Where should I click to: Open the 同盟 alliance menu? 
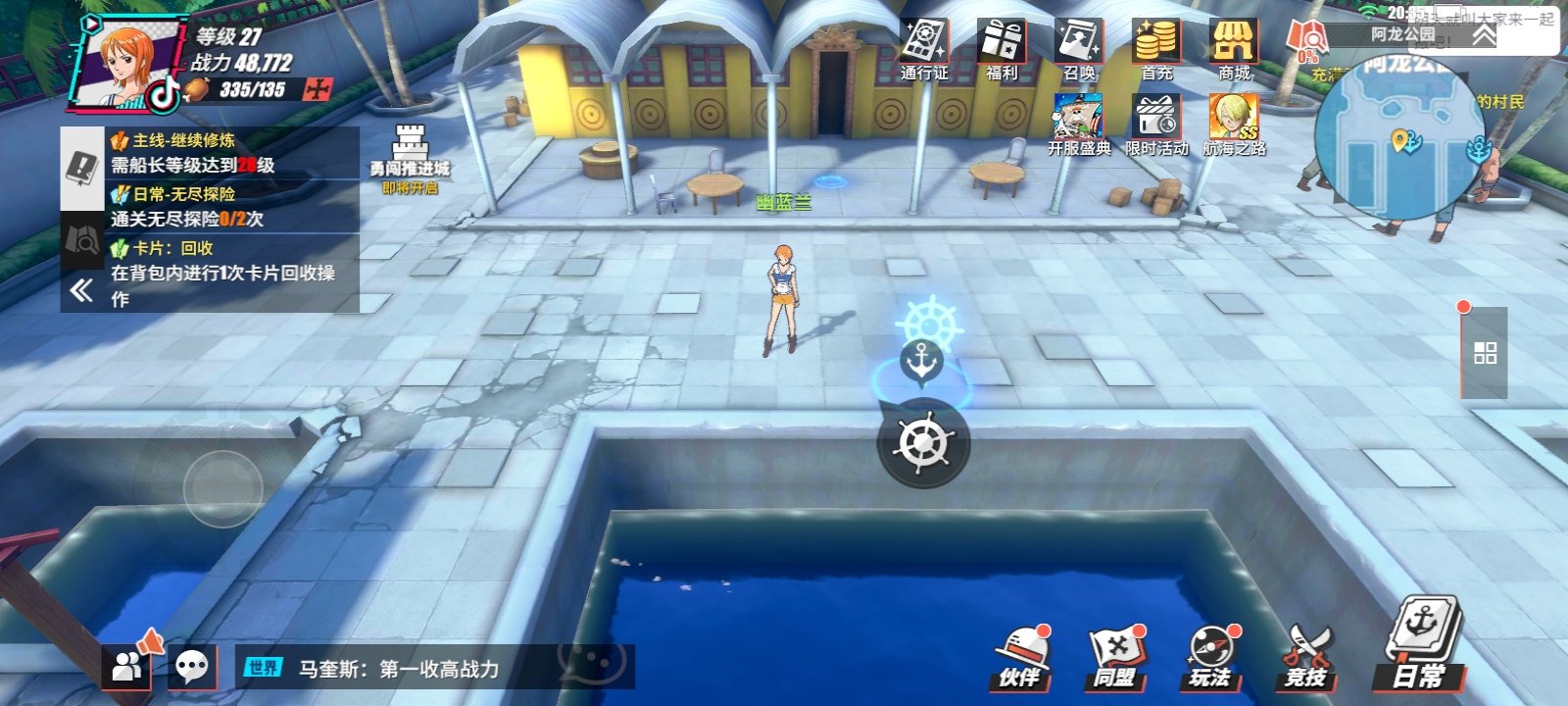click(x=1115, y=657)
